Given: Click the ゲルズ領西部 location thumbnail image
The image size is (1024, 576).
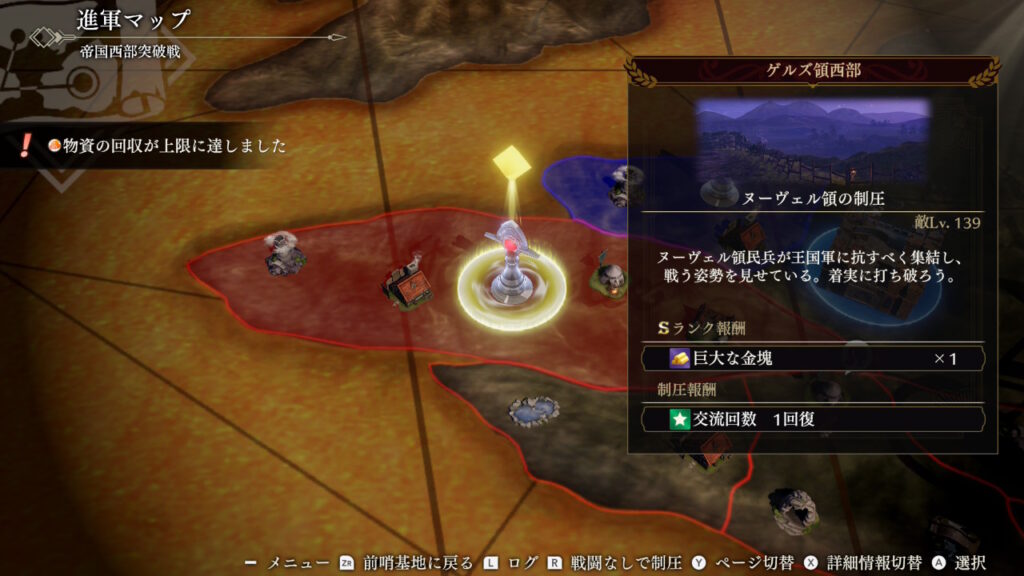Looking at the screenshot, I should (813, 140).
